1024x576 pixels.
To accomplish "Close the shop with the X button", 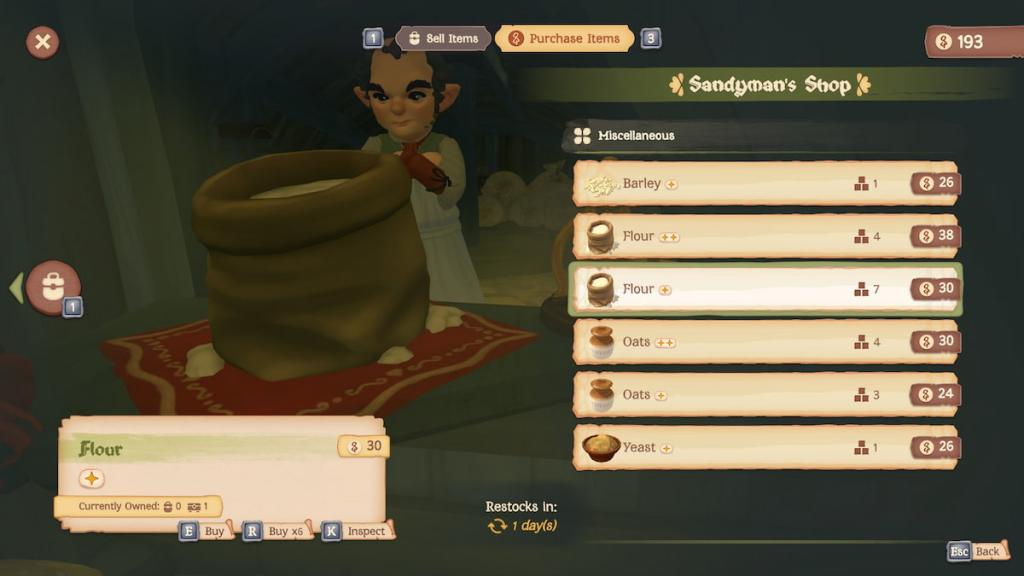I will pyautogui.click(x=42, y=42).
